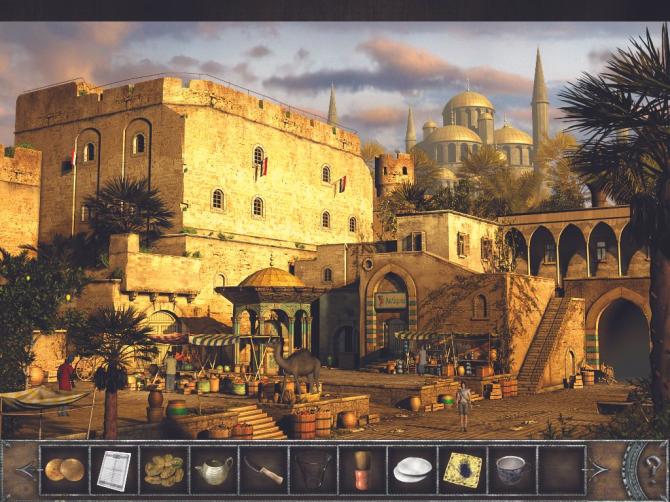Select the white plates inventory slot
Screen dimensions: 670x502
(412, 469)
